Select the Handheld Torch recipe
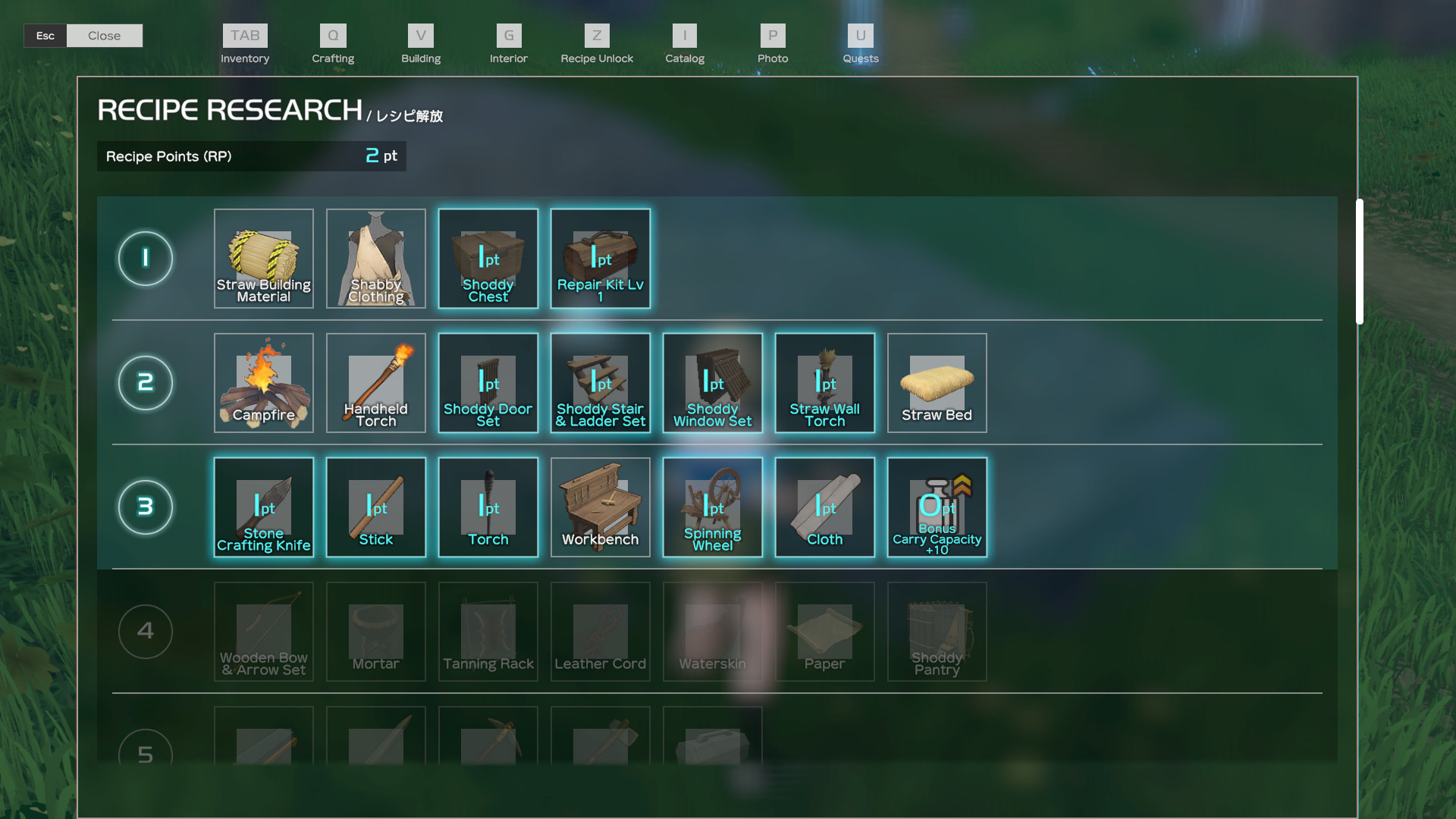 pos(376,383)
